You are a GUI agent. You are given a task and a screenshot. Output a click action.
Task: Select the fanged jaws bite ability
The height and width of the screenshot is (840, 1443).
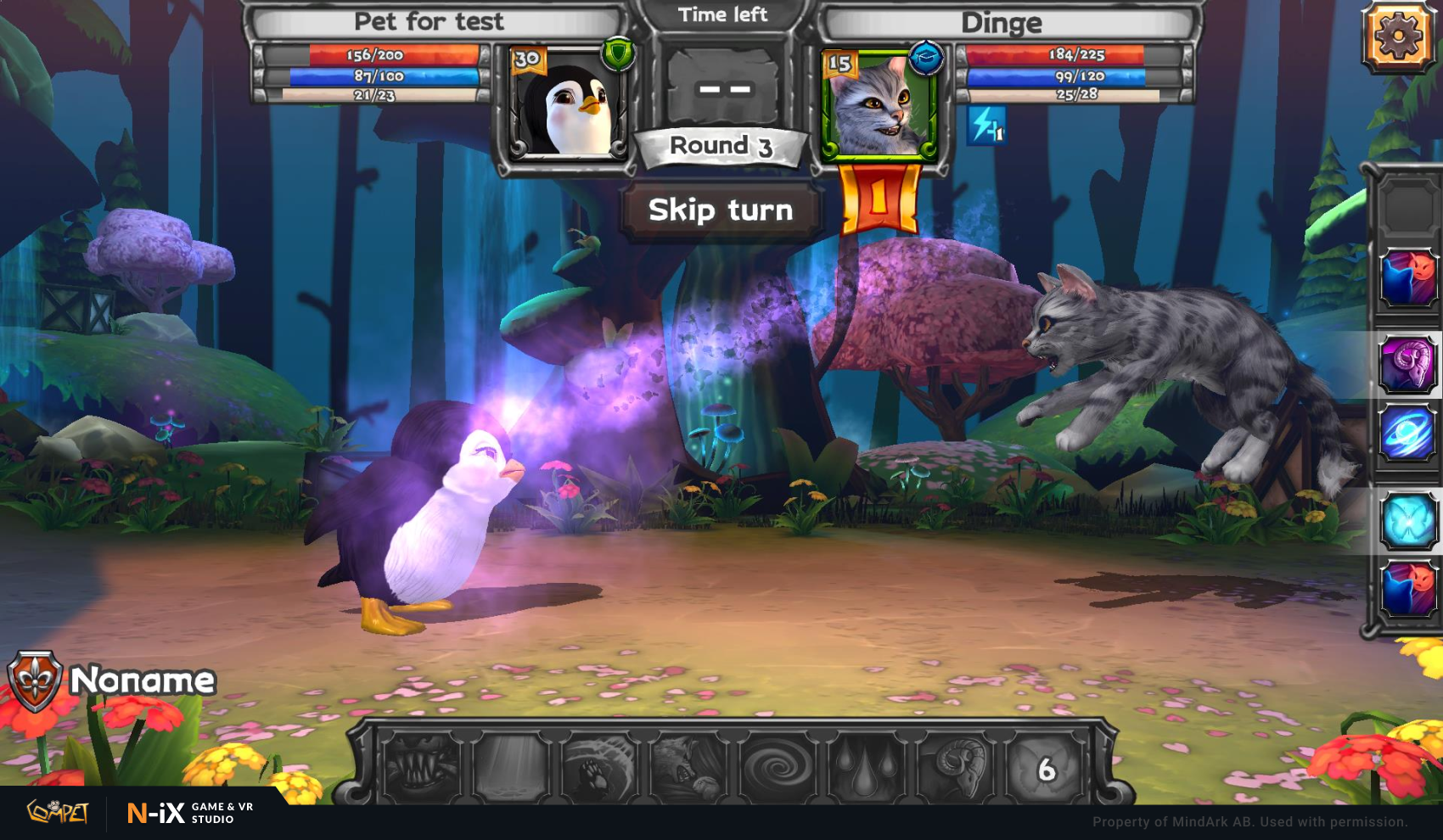422,767
